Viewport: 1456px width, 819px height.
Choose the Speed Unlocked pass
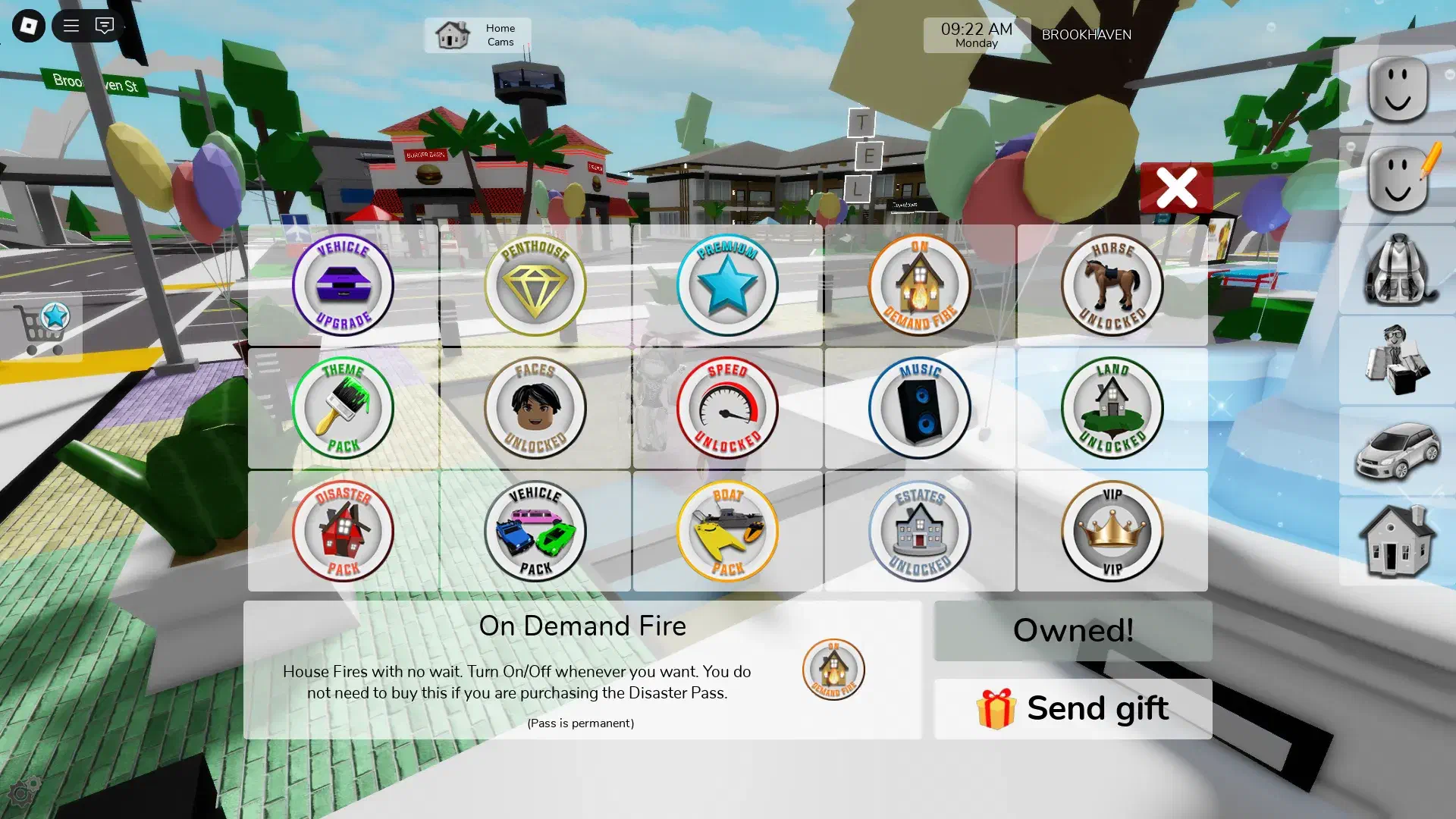coord(728,408)
